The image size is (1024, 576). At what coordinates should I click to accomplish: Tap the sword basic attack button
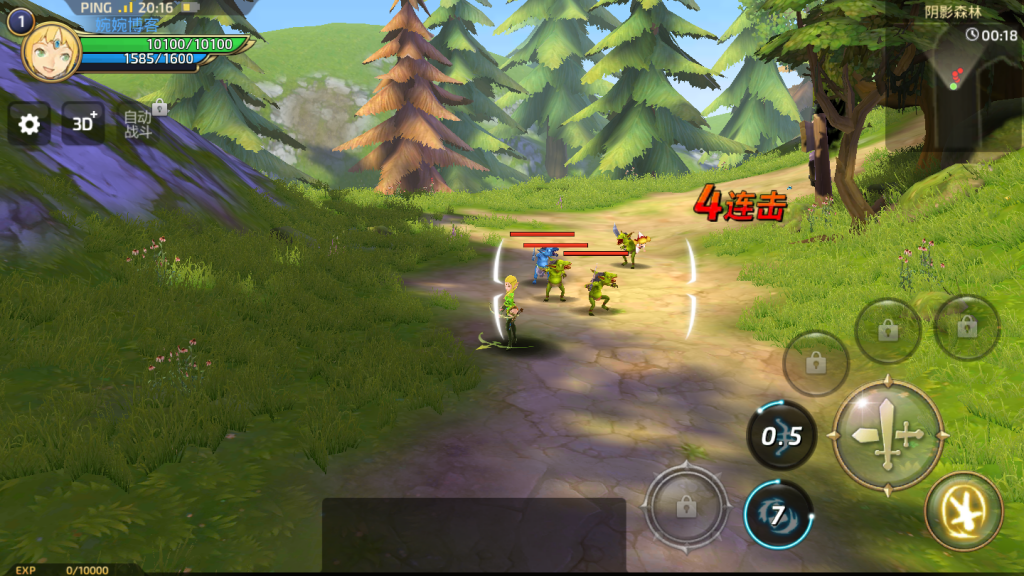pyautogui.click(x=888, y=436)
